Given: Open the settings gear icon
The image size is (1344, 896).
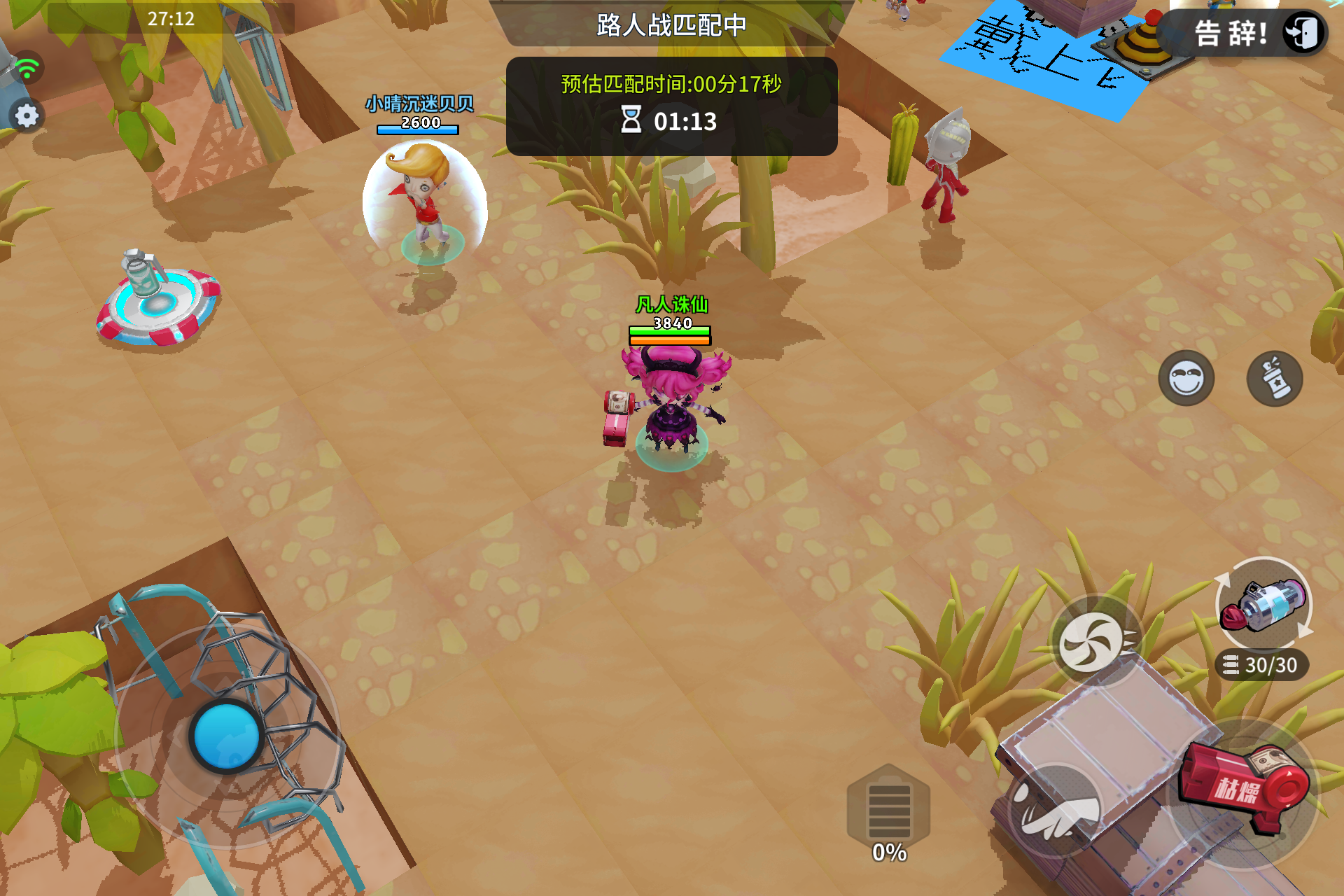Looking at the screenshot, I should tap(27, 114).
